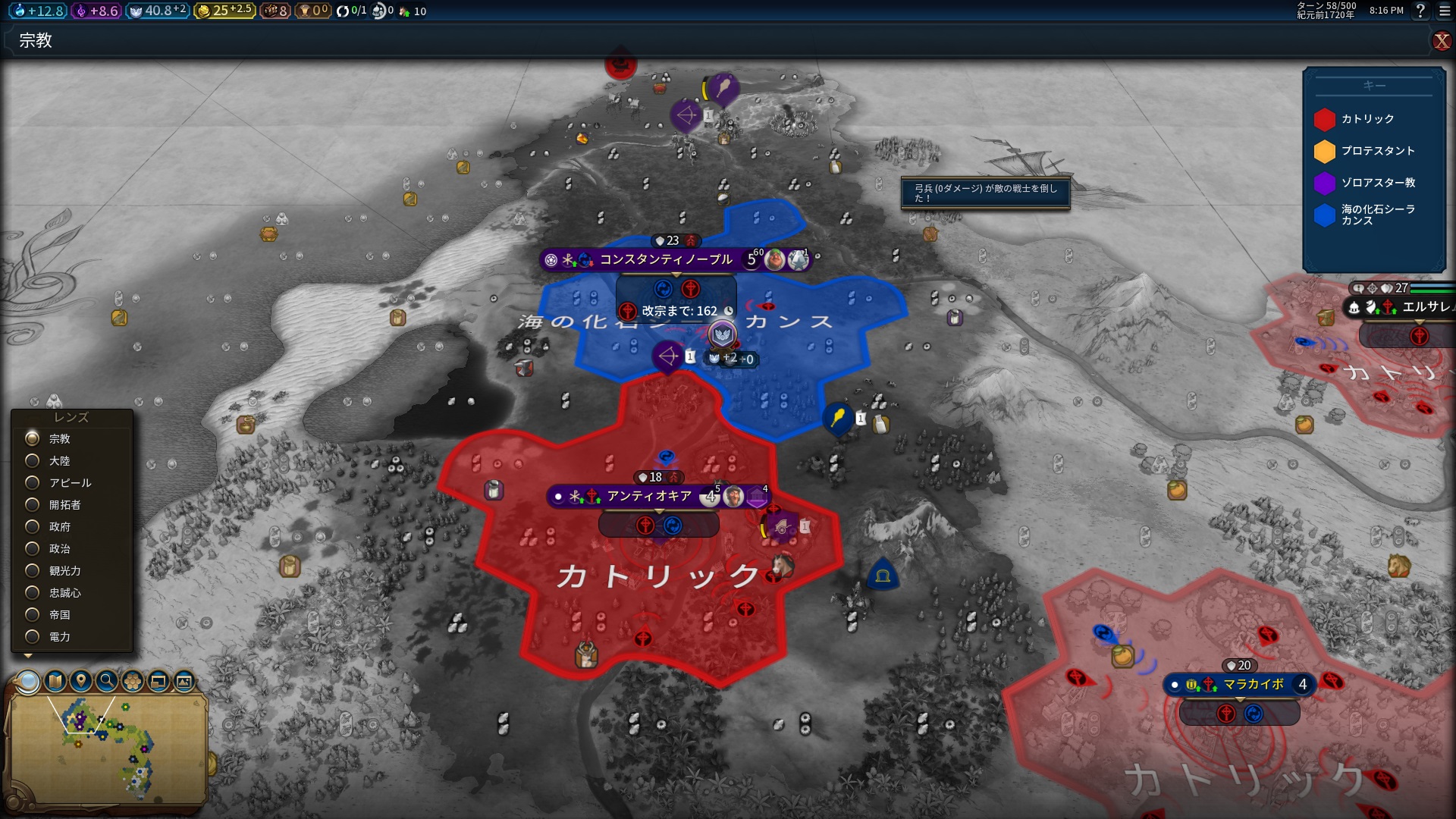Image resolution: width=1456 pixels, height=819 pixels.
Task: Activate the map pin tool
Action: [x=81, y=682]
